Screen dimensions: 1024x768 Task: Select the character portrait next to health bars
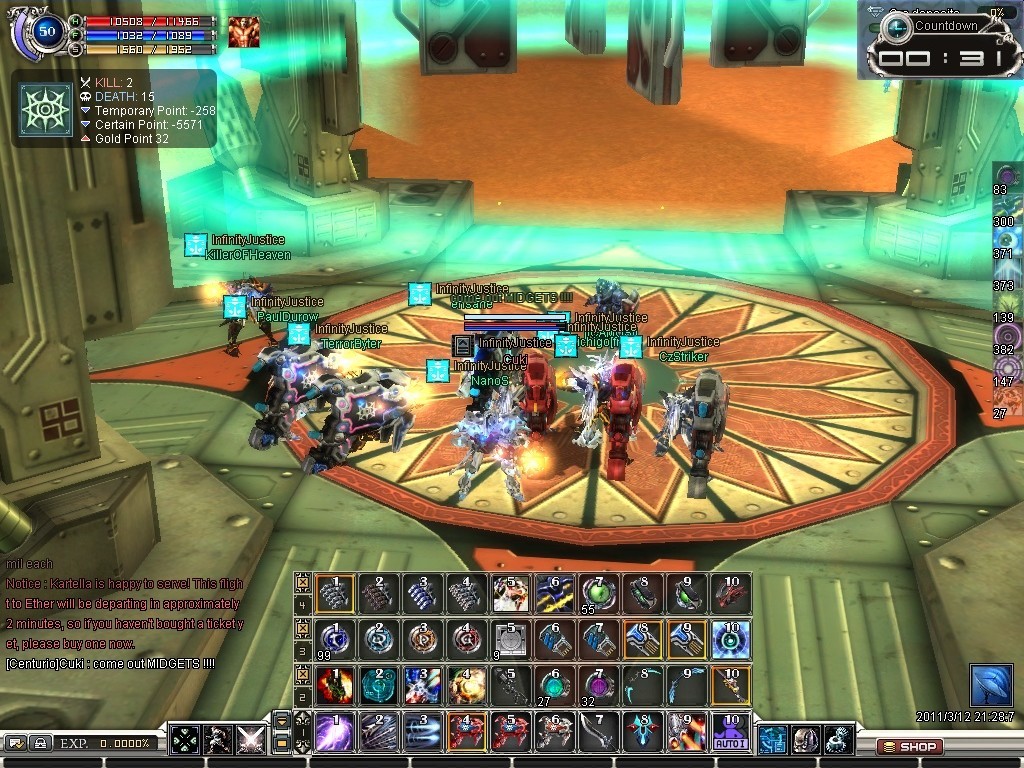coord(243,32)
